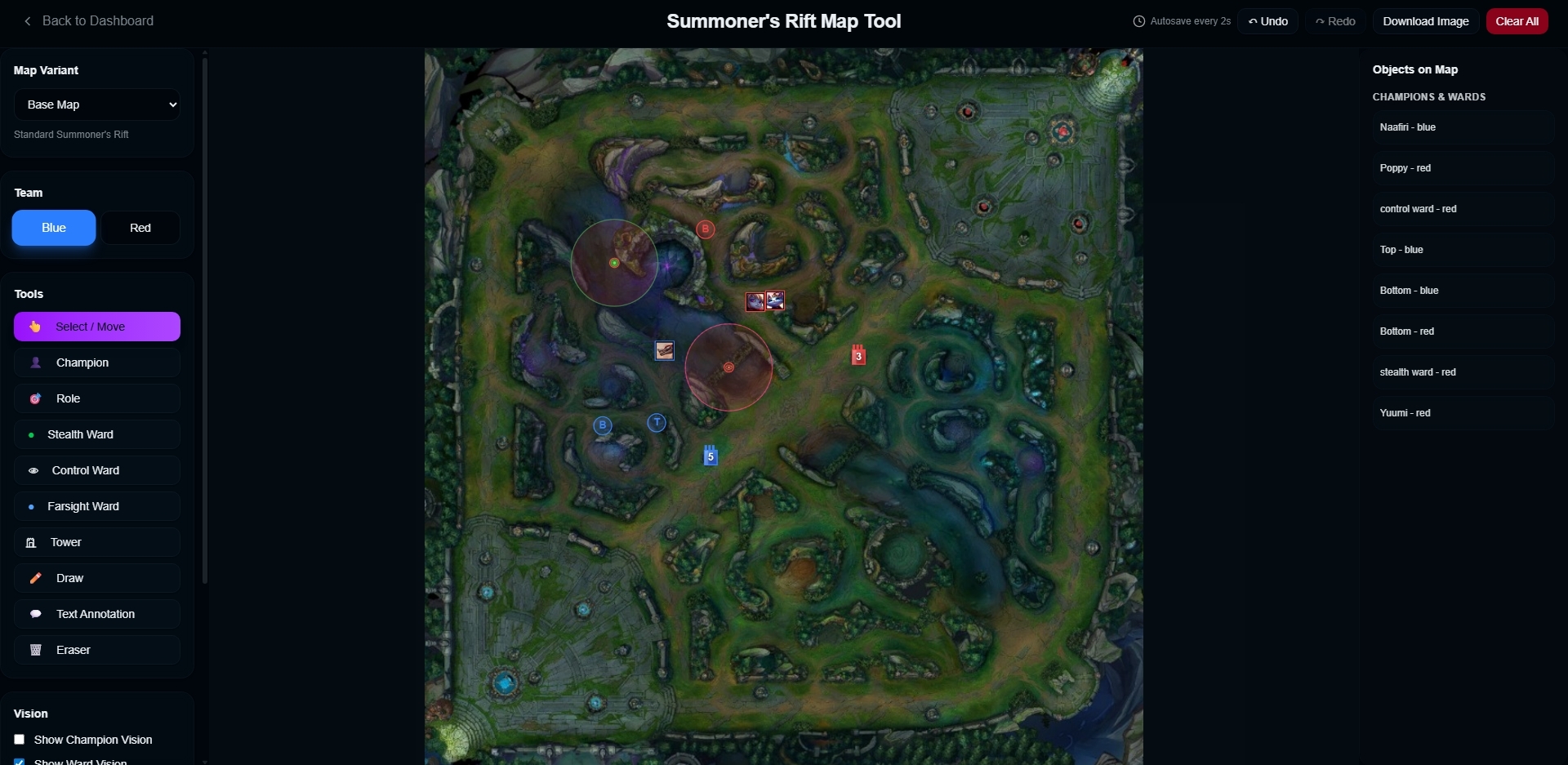The width and height of the screenshot is (1568, 765).
Task: Select the Select / Move tool
Action: 97,326
